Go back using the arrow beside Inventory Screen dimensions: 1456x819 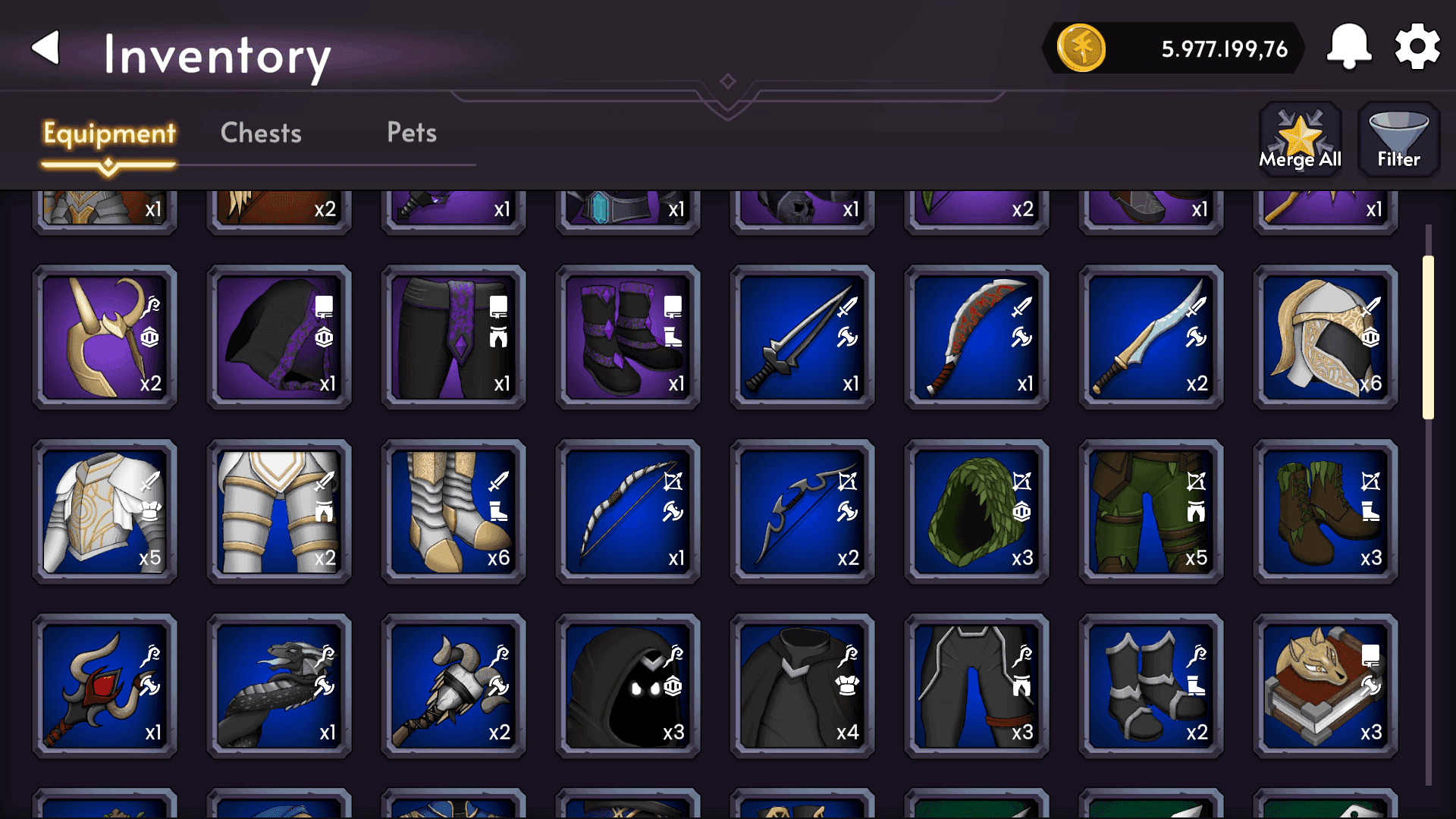(x=45, y=47)
